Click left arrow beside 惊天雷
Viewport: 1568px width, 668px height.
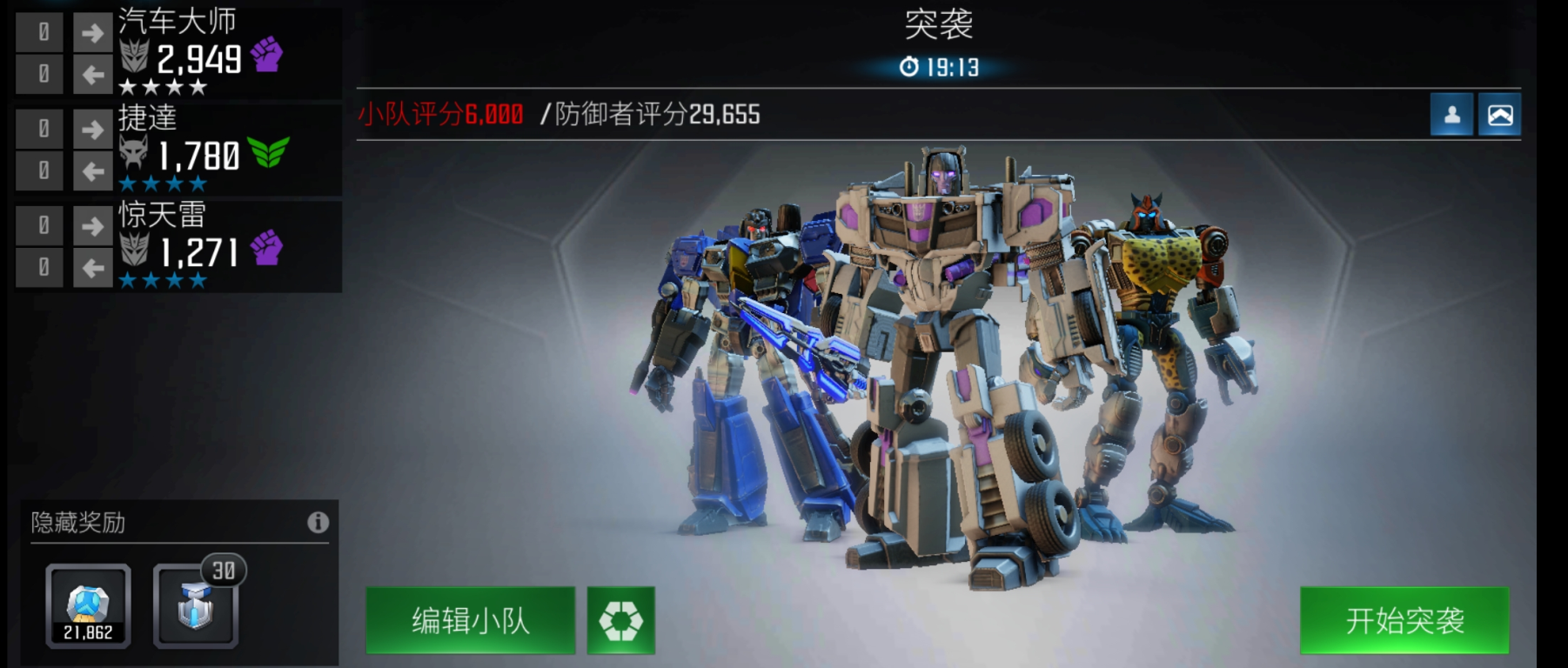92,268
